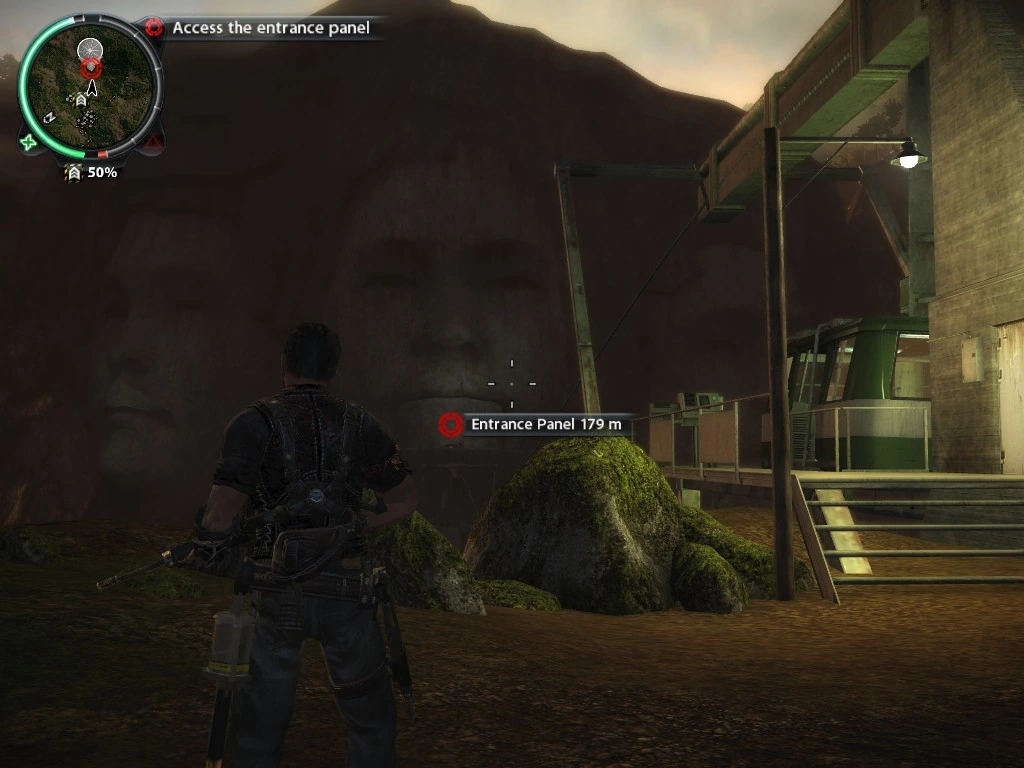Open the circular minimap
This screenshot has height=768, width=1024.
90,88
